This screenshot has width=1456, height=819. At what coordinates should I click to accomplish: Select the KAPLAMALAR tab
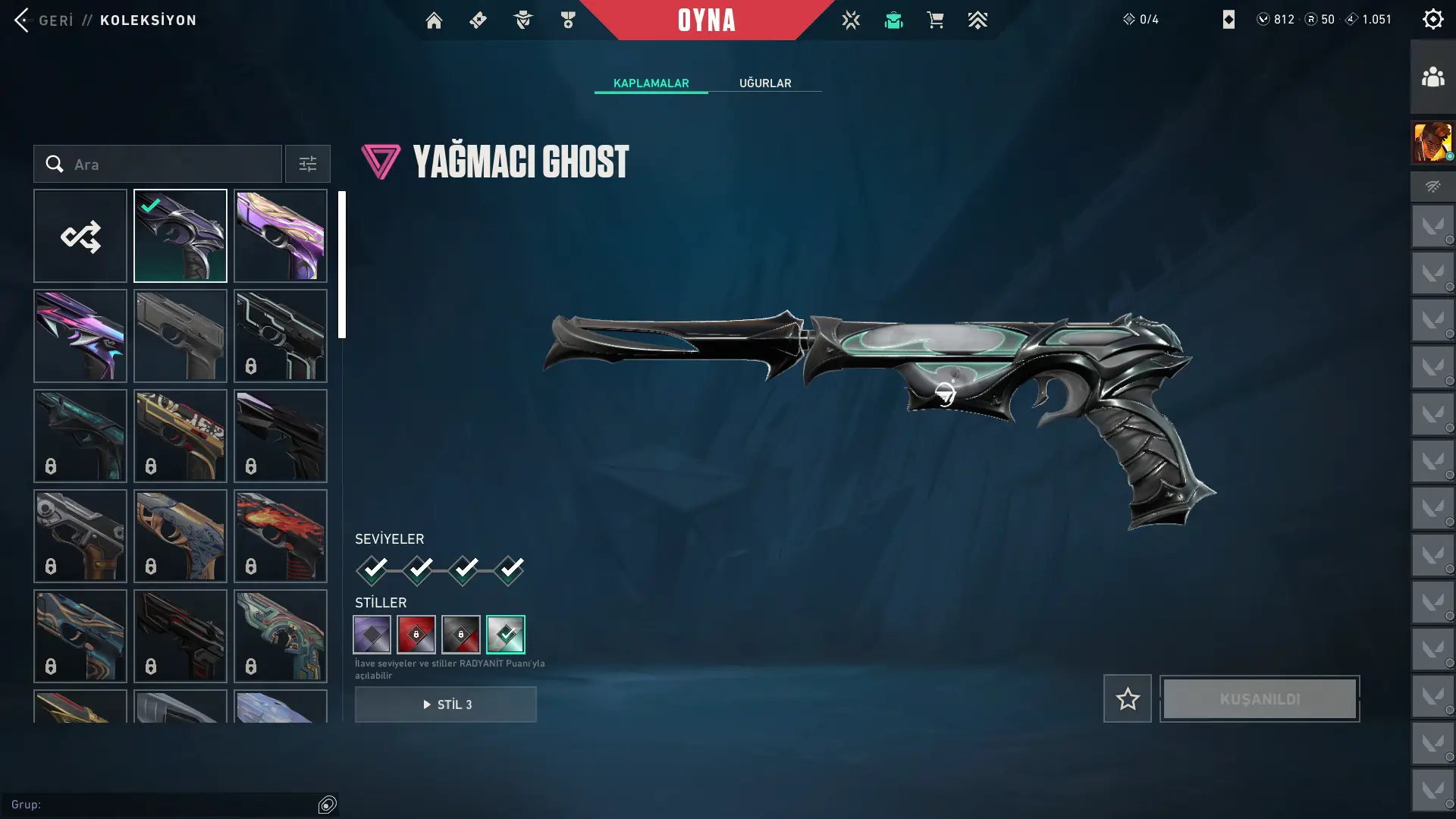[651, 83]
